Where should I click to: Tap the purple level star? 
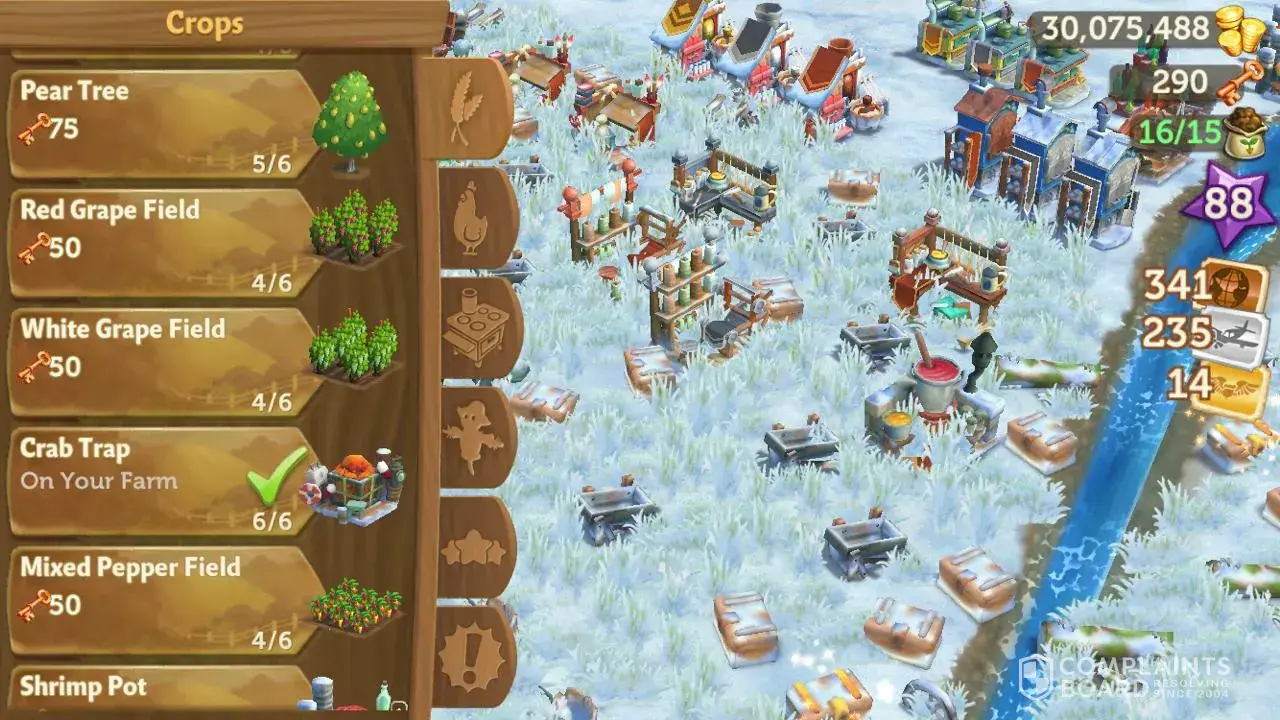[x=1228, y=203]
